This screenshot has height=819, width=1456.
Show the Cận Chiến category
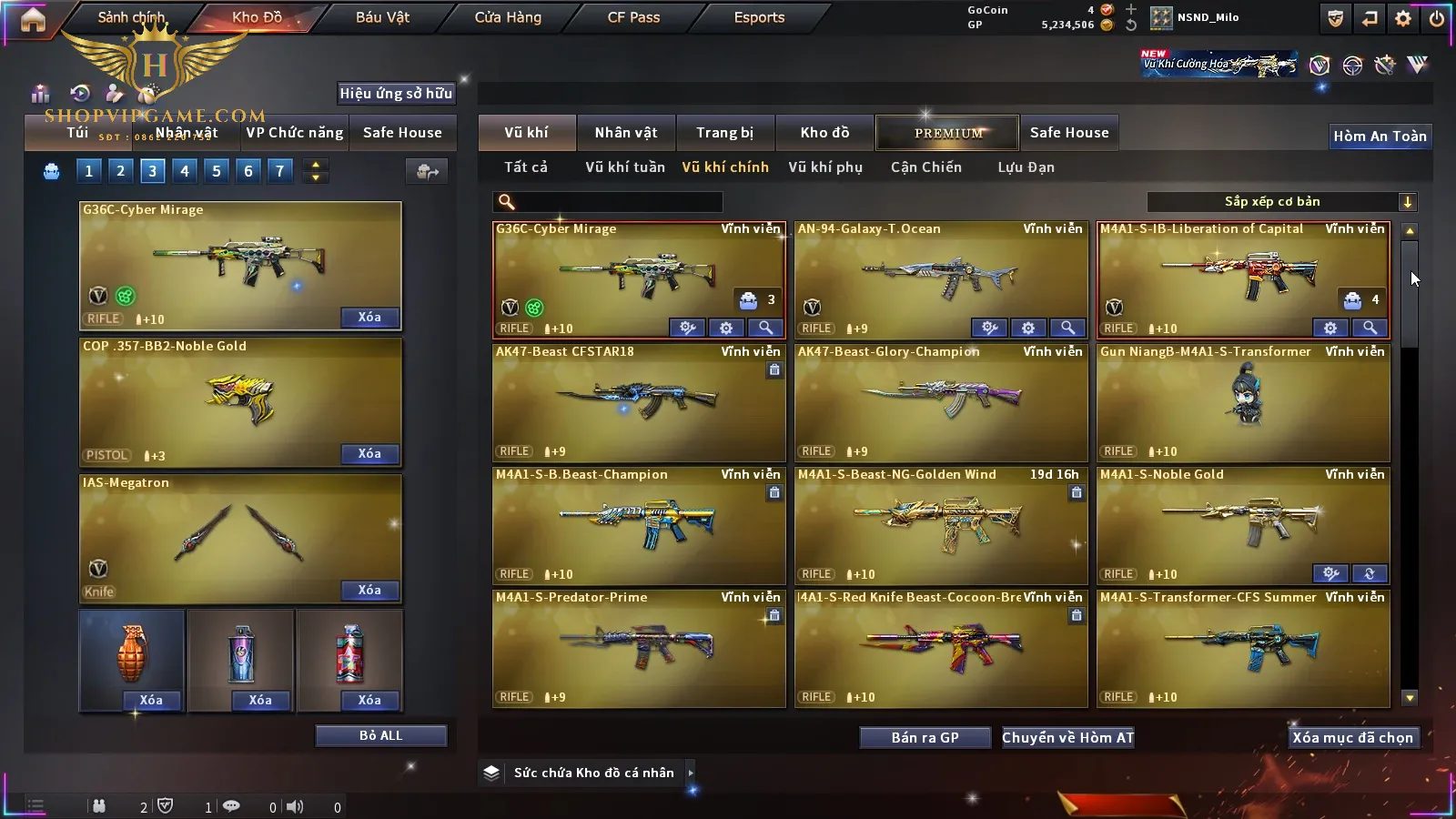point(925,167)
